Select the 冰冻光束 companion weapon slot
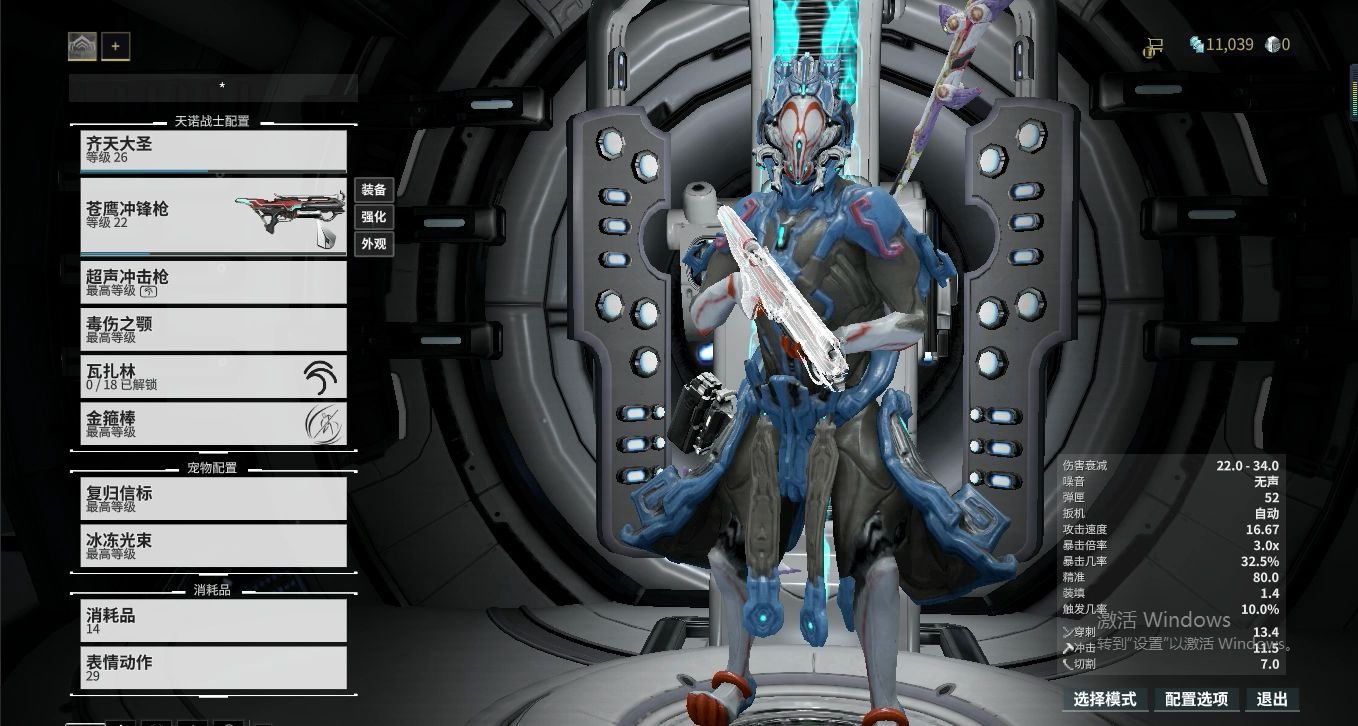The height and width of the screenshot is (726, 1358). [213, 545]
